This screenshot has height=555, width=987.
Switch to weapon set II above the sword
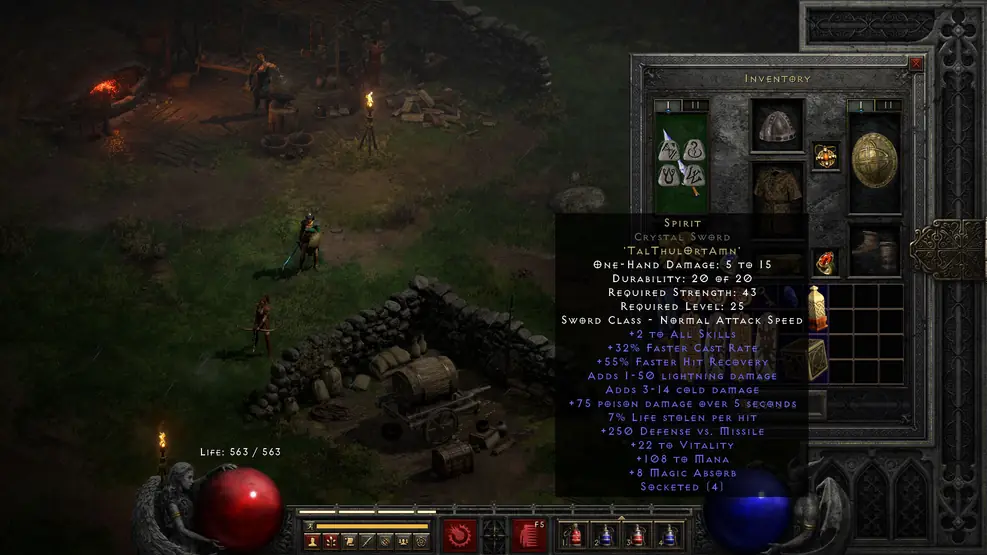click(694, 105)
